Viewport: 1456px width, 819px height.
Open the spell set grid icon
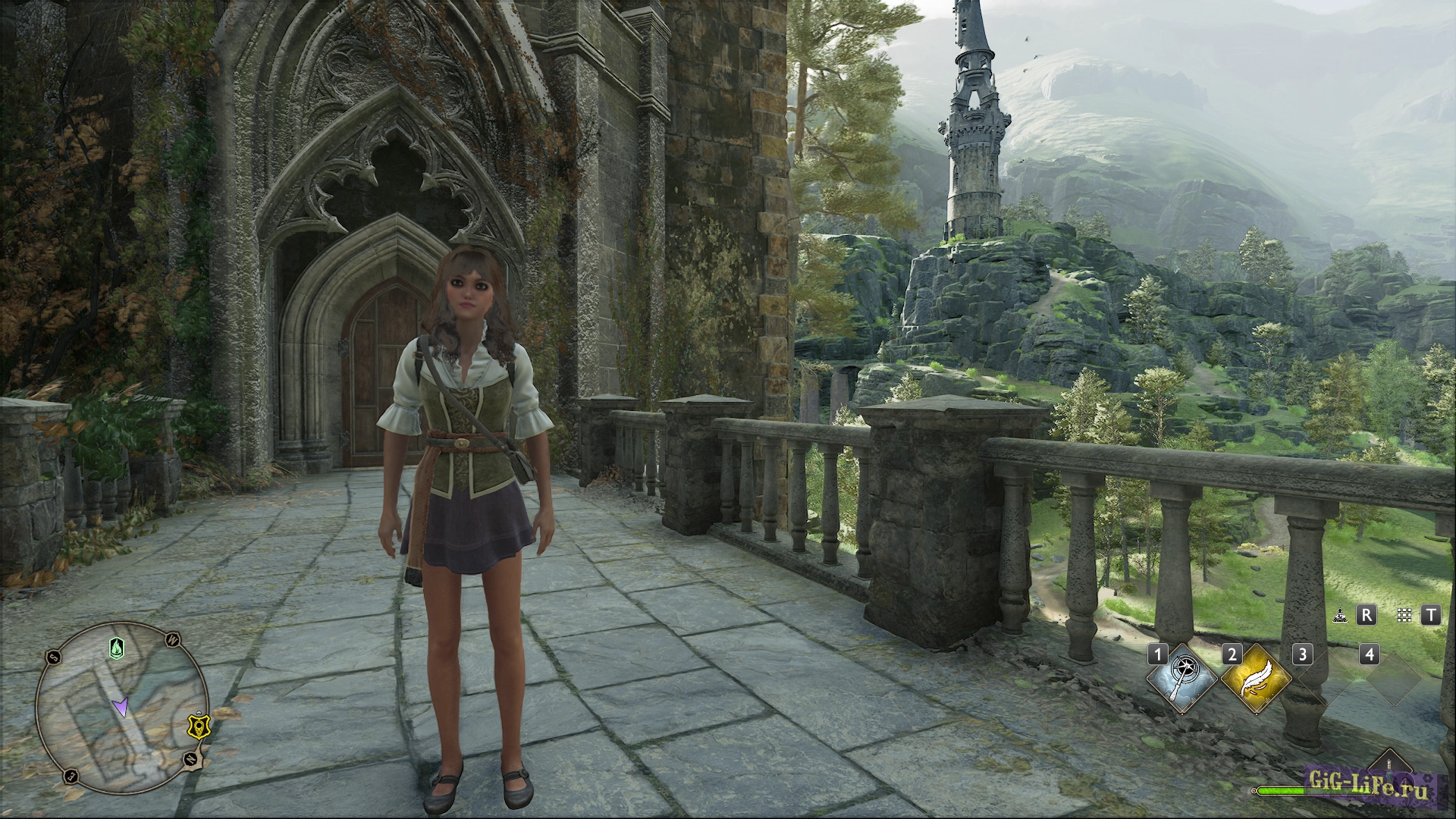click(x=1404, y=615)
